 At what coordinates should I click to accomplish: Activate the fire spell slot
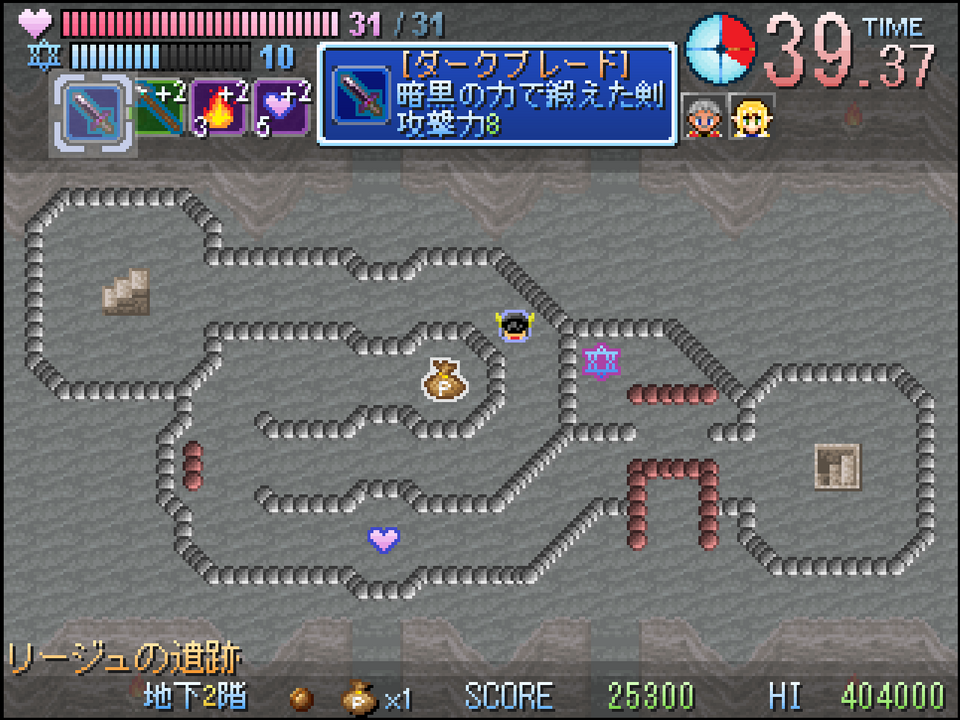218,107
